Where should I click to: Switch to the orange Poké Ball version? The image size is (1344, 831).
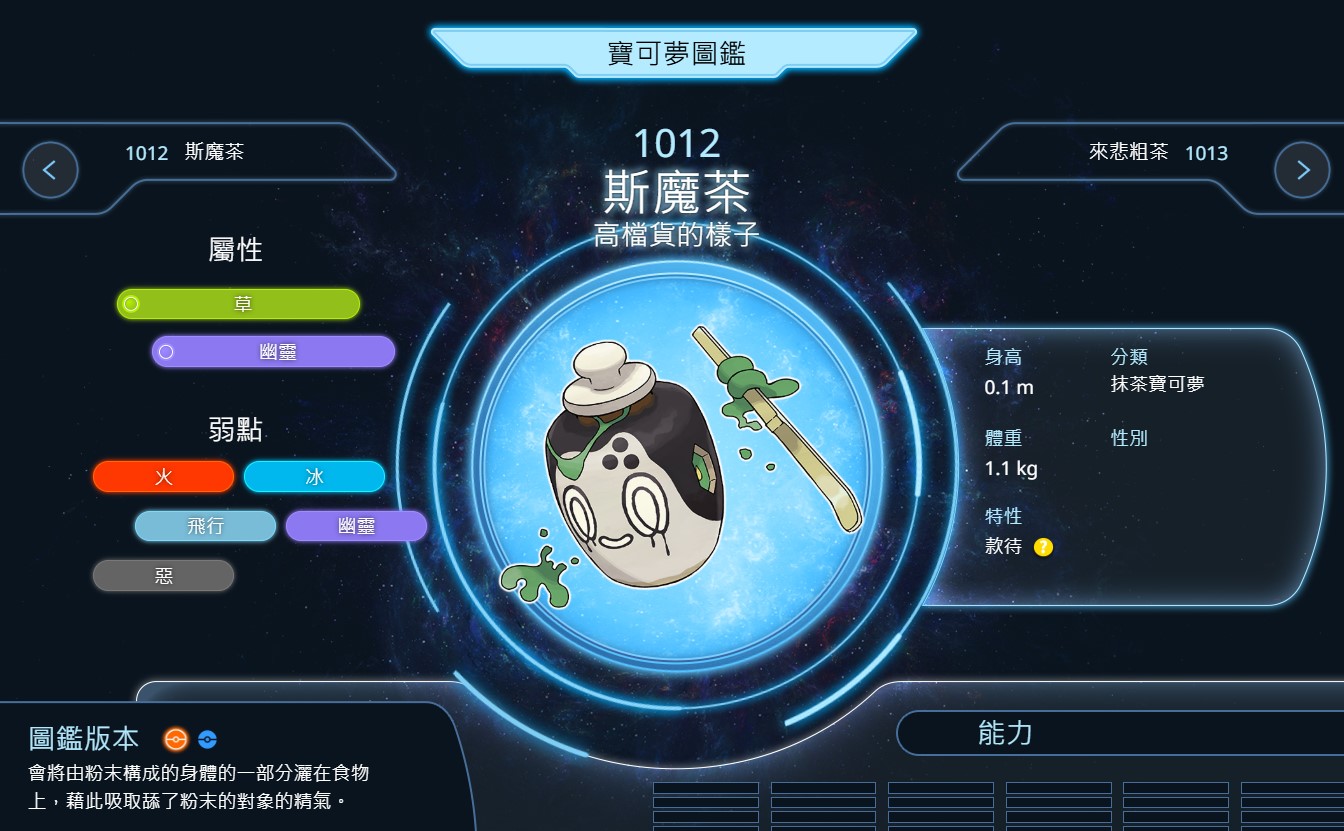(176, 739)
